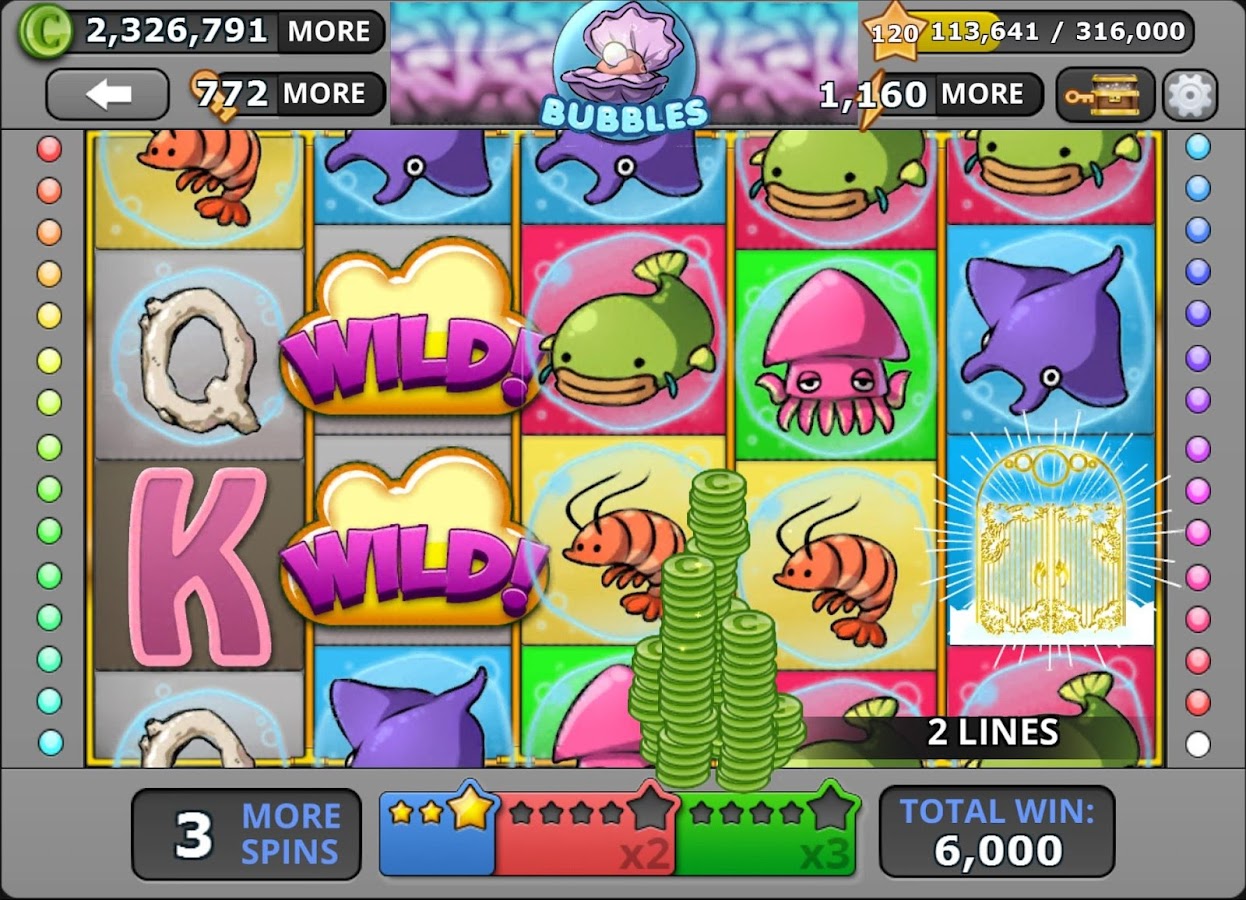
Task: Open the treasure chest and key button
Action: click(x=1105, y=95)
